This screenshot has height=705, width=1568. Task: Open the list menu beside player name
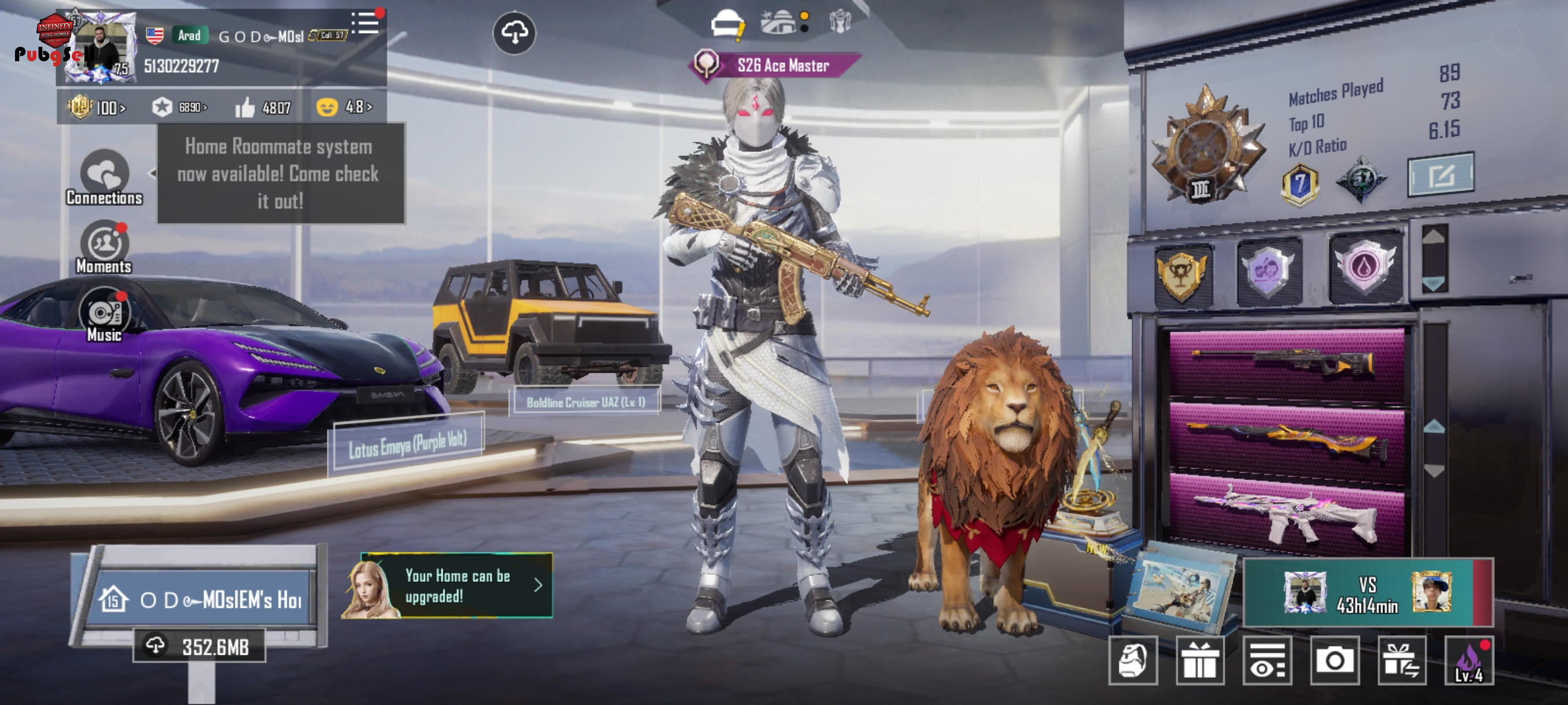point(365,23)
